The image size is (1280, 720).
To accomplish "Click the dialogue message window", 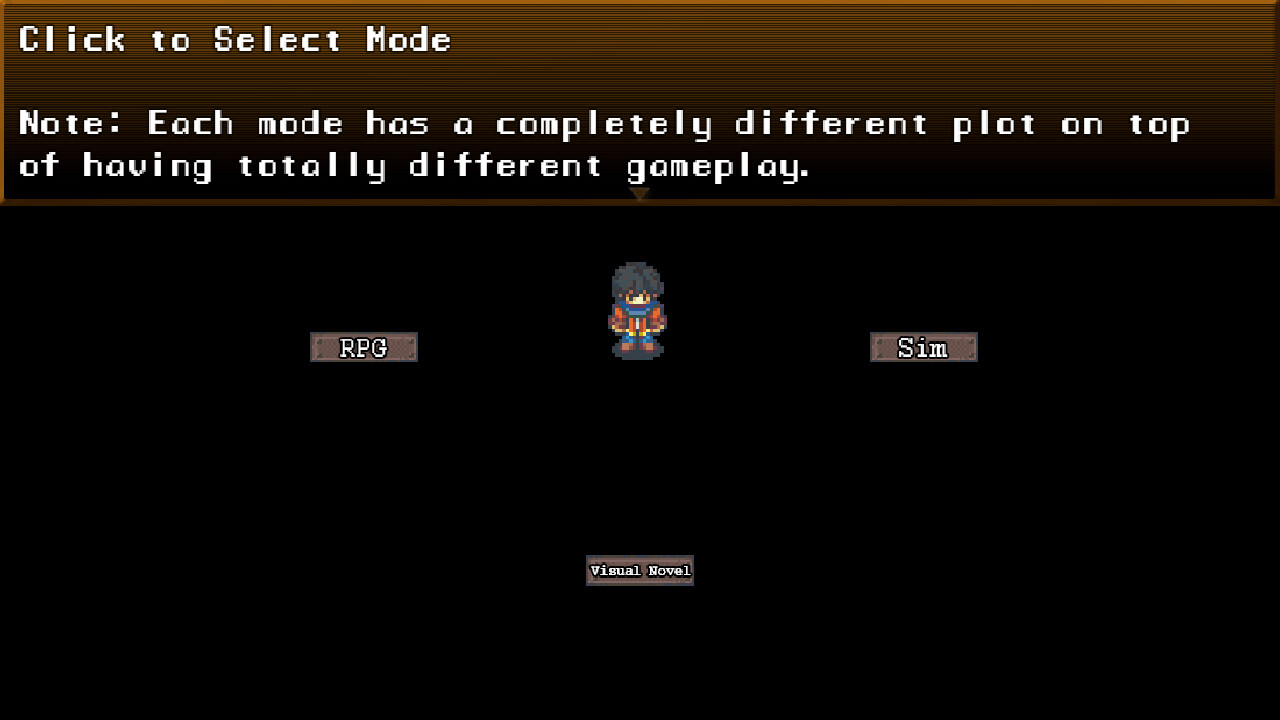I will [x=640, y=100].
